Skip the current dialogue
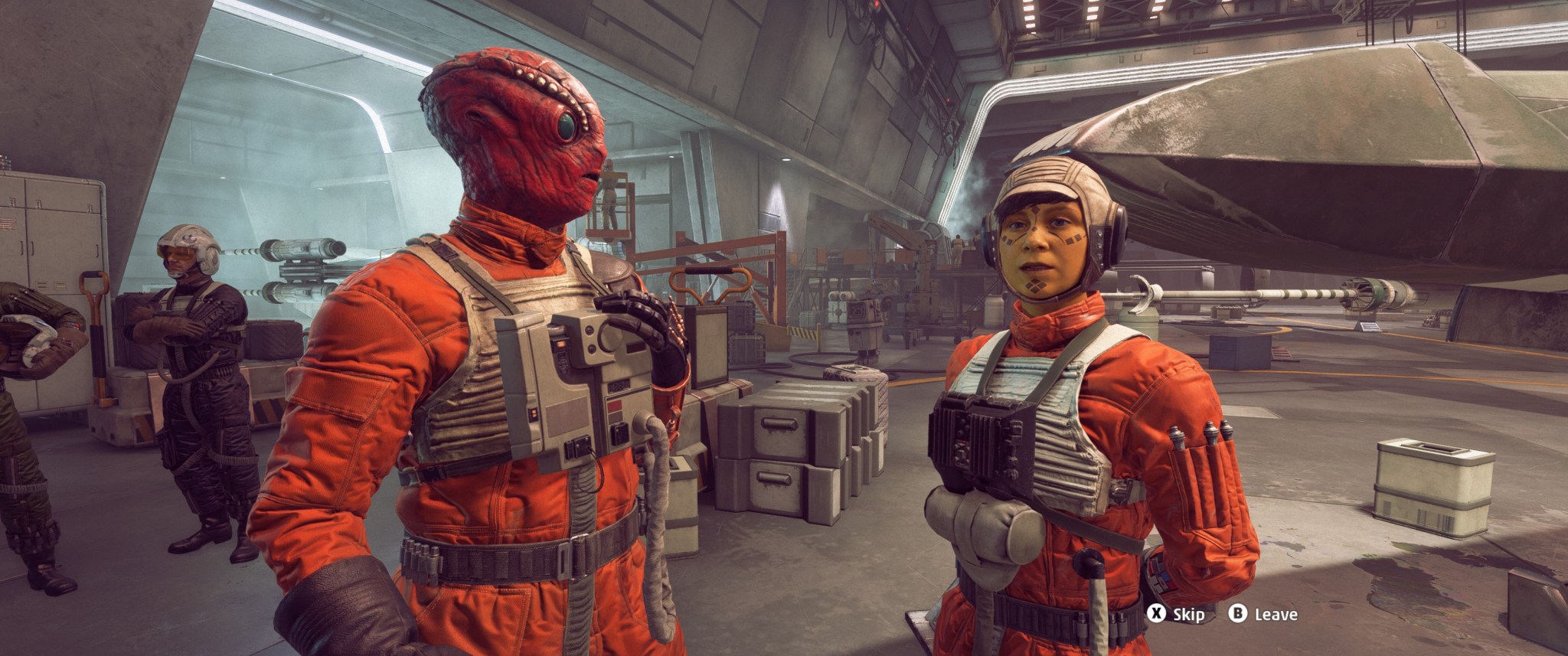The image size is (1568, 656). pos(1175,614)
